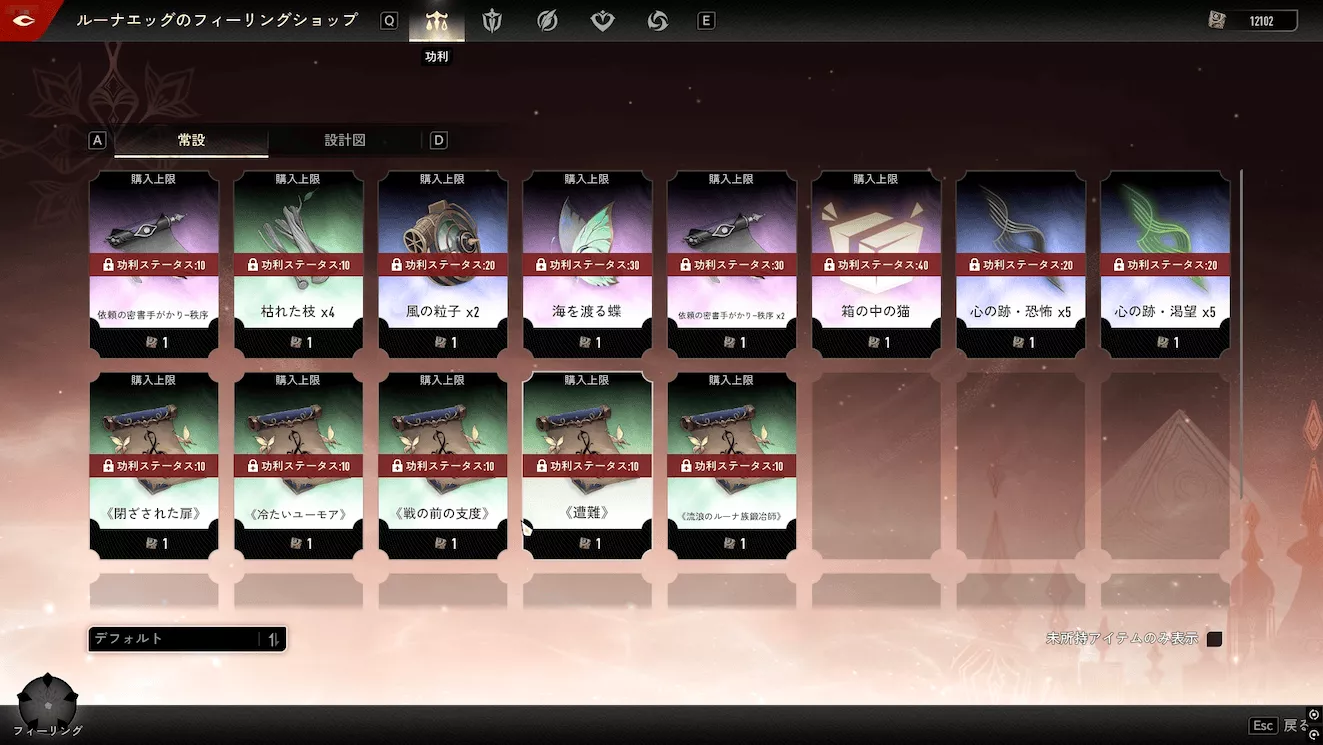
Task: Toggle the sort order arrows beside デフォルト
Action: tap(272, 638)
